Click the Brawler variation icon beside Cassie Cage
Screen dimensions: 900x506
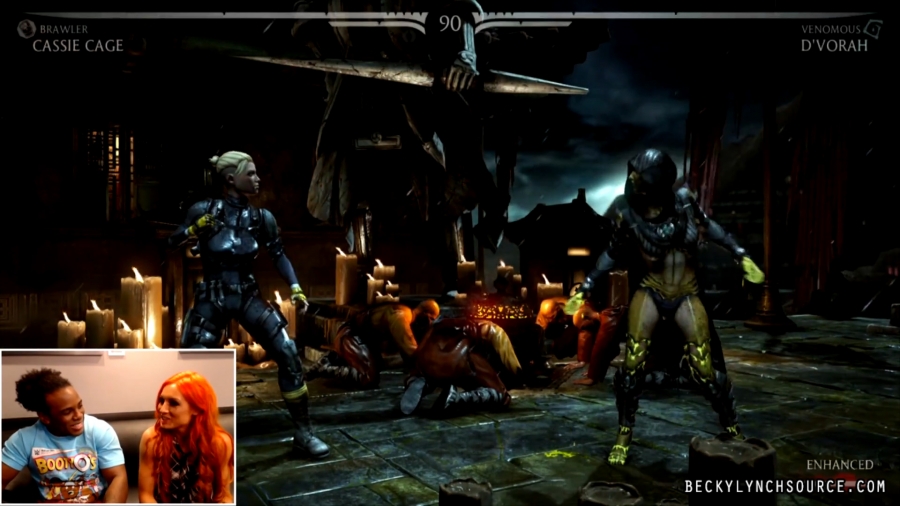pos(26,29)
